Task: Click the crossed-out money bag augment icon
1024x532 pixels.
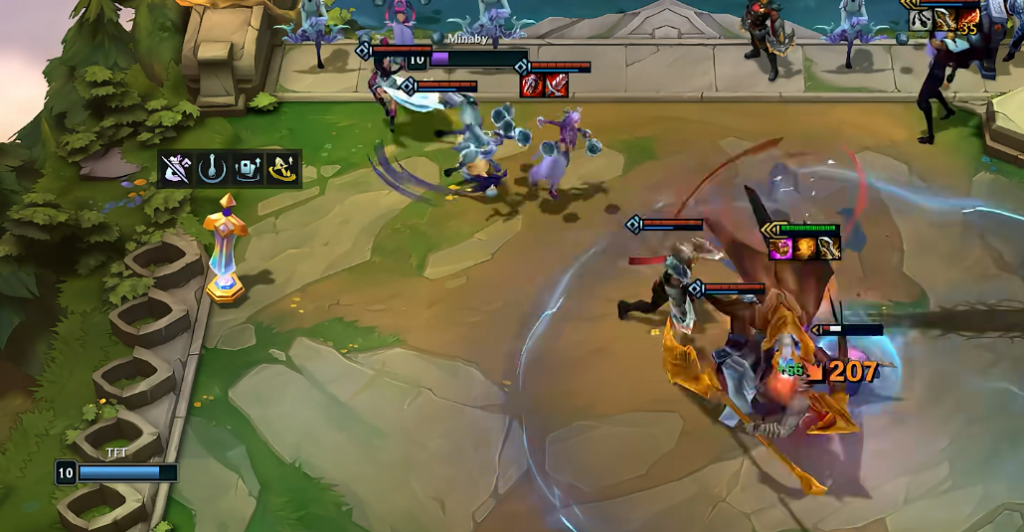Action: (x=175, y=170)
